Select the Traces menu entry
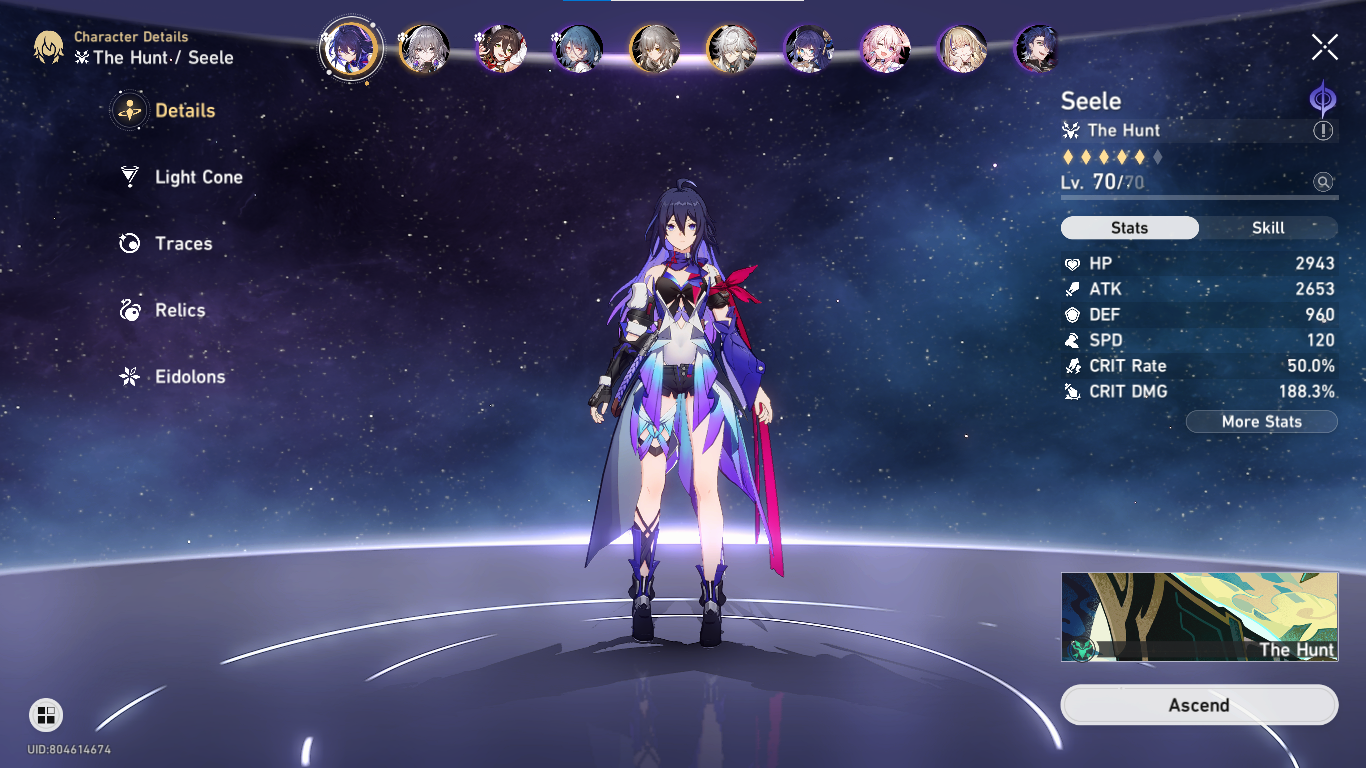This screenshot has width=1366, height=768. pyautogui.click(x=183, y=244)
